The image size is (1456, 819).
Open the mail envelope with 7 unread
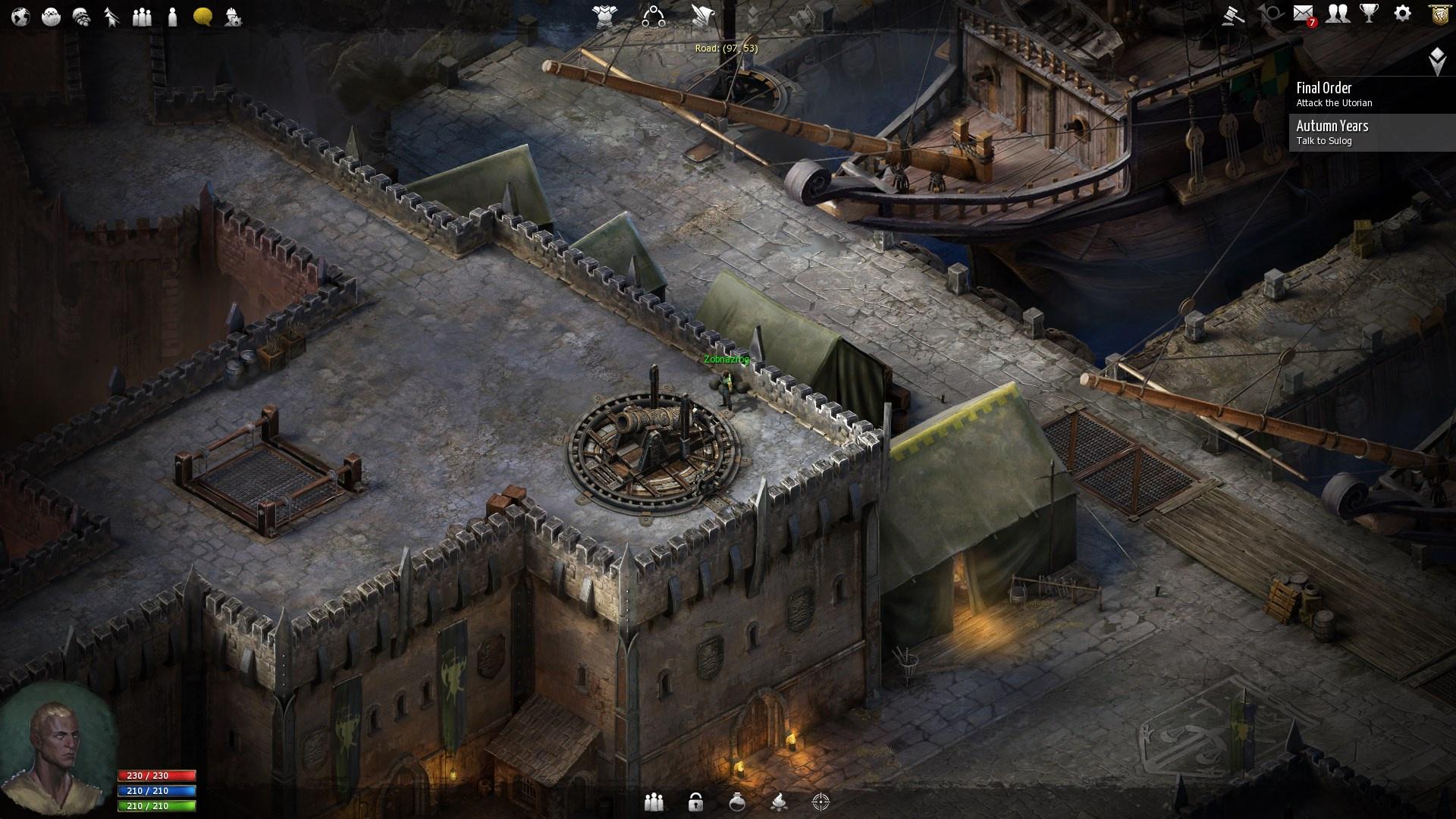(1304, 14)
